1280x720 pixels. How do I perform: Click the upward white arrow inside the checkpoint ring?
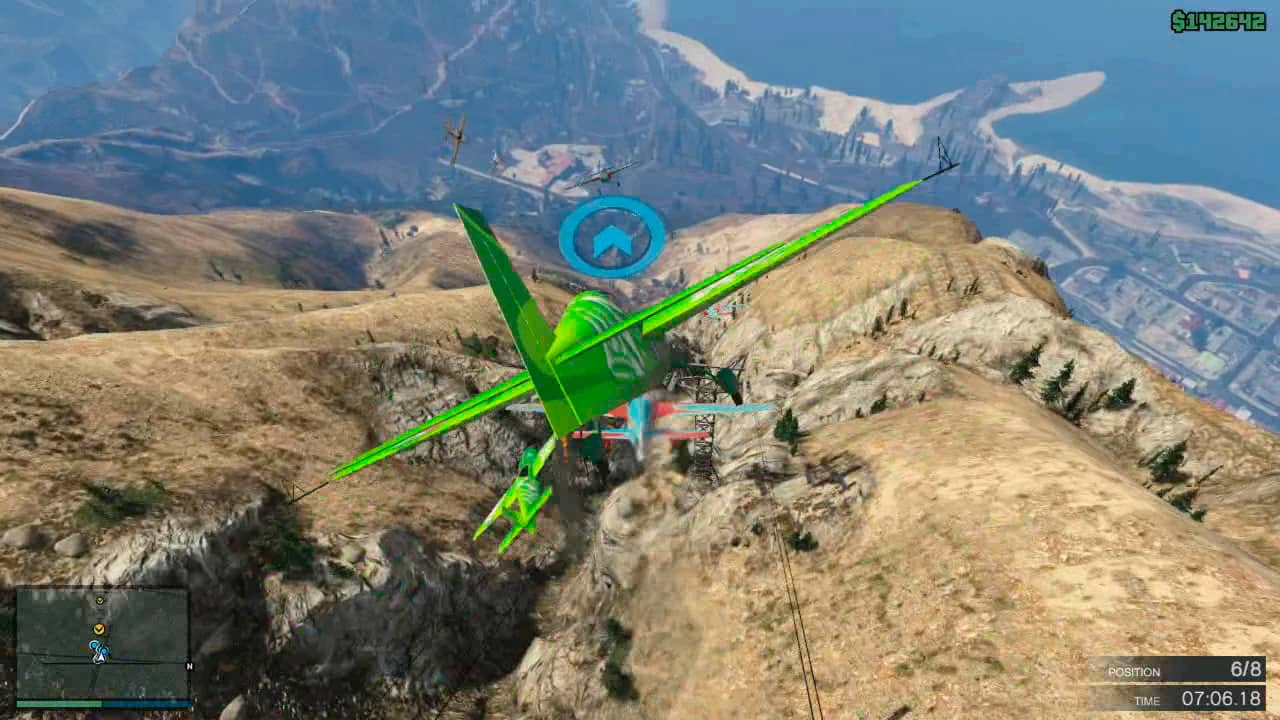613,240
